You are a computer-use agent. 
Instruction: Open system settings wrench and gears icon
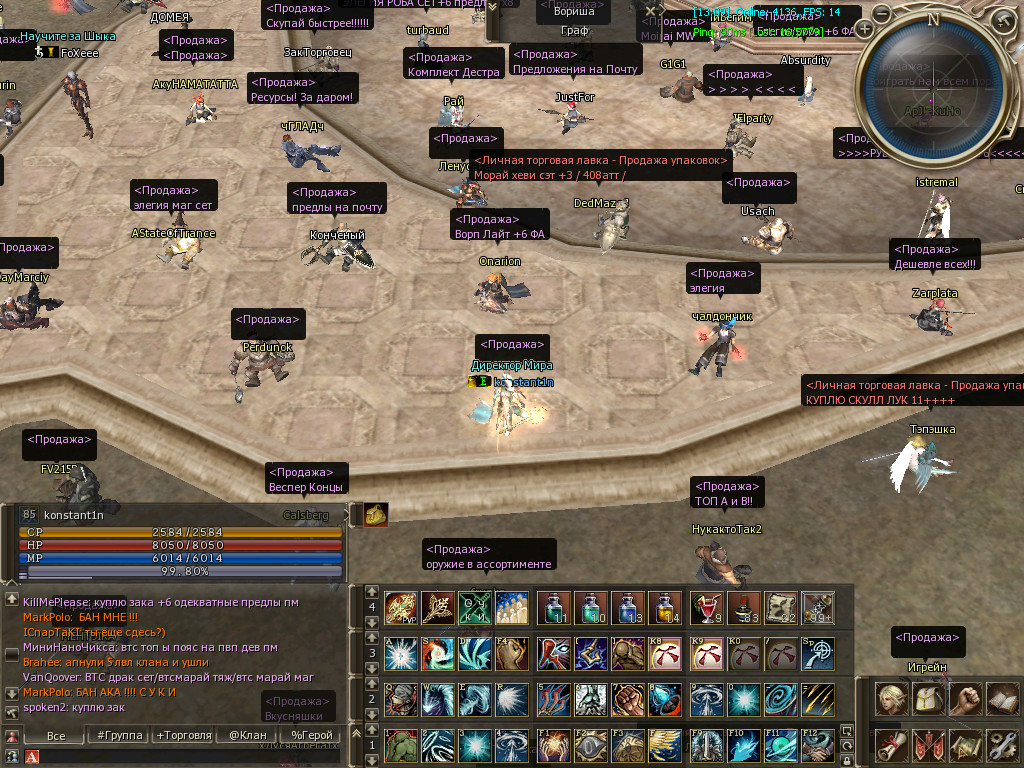pyautogui.click(x=1002, y=744)
